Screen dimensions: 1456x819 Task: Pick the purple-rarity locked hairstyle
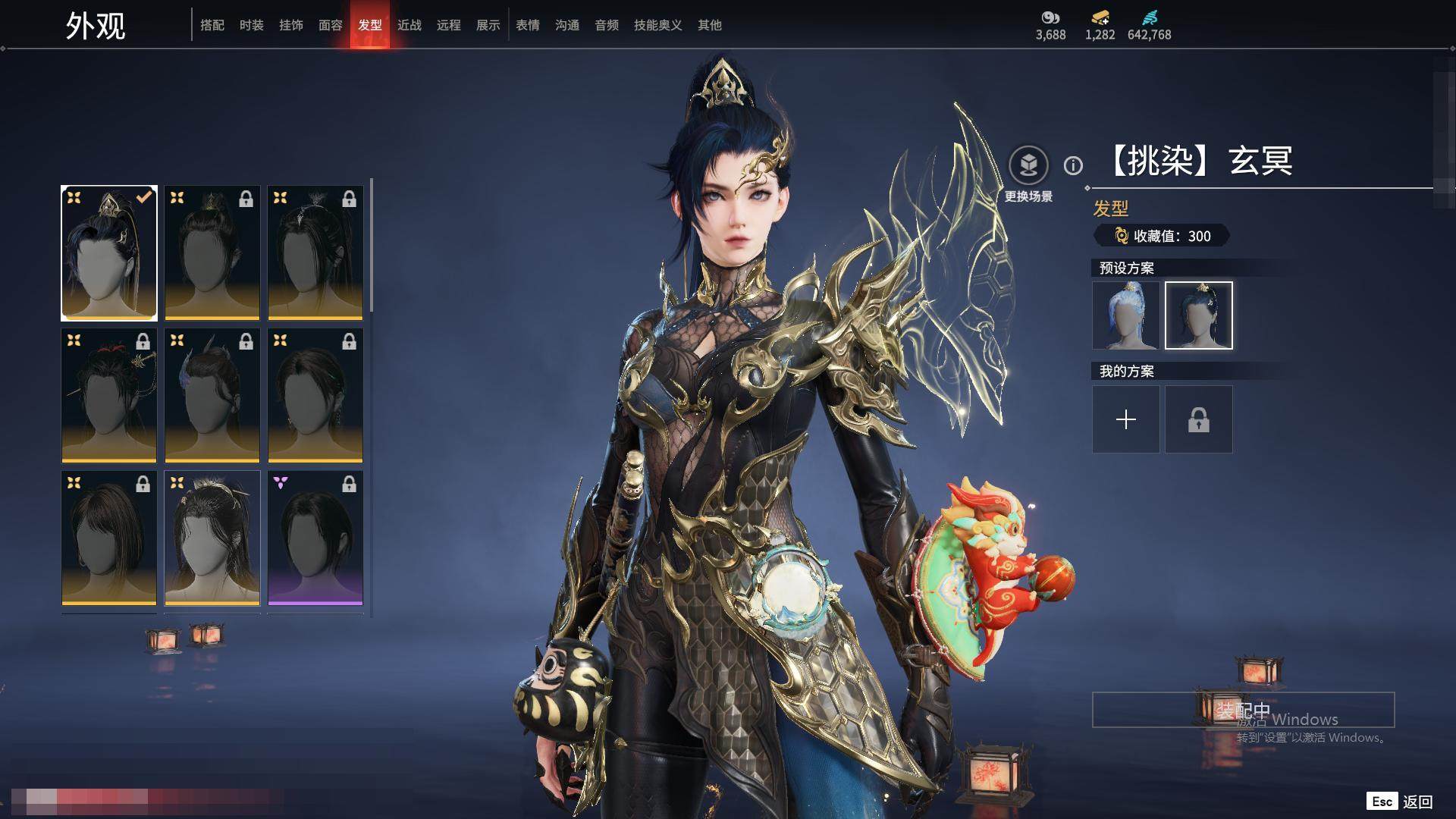point(315,538)
